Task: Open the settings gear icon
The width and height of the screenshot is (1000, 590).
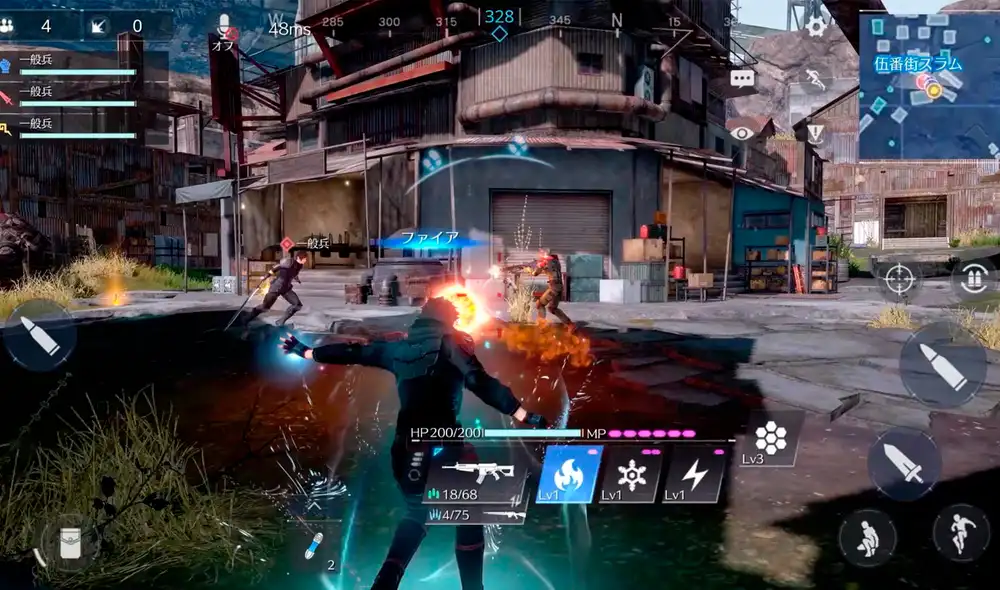Action: click(817, 26)
